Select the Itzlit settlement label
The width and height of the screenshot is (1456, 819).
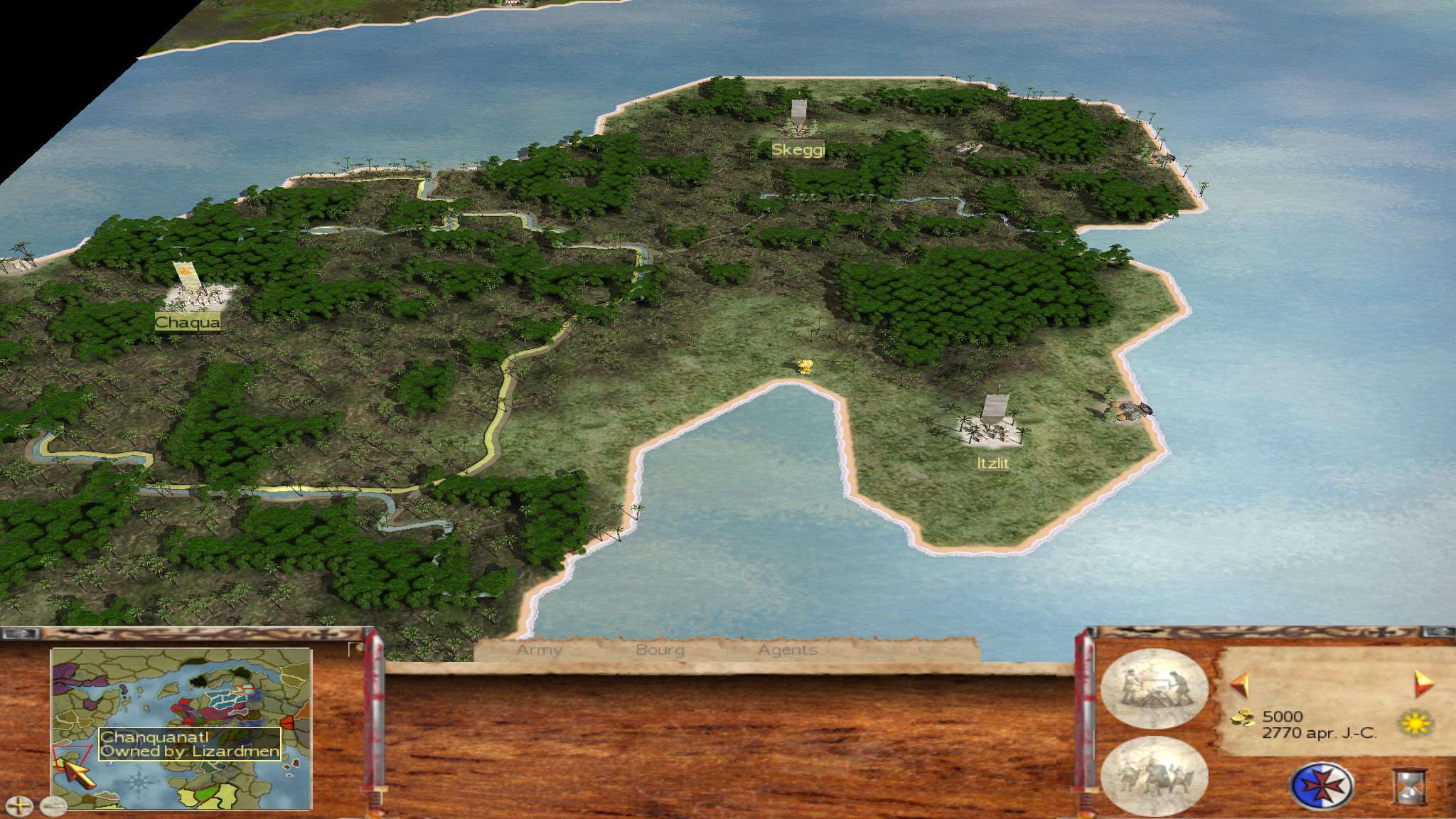[992, 463]
